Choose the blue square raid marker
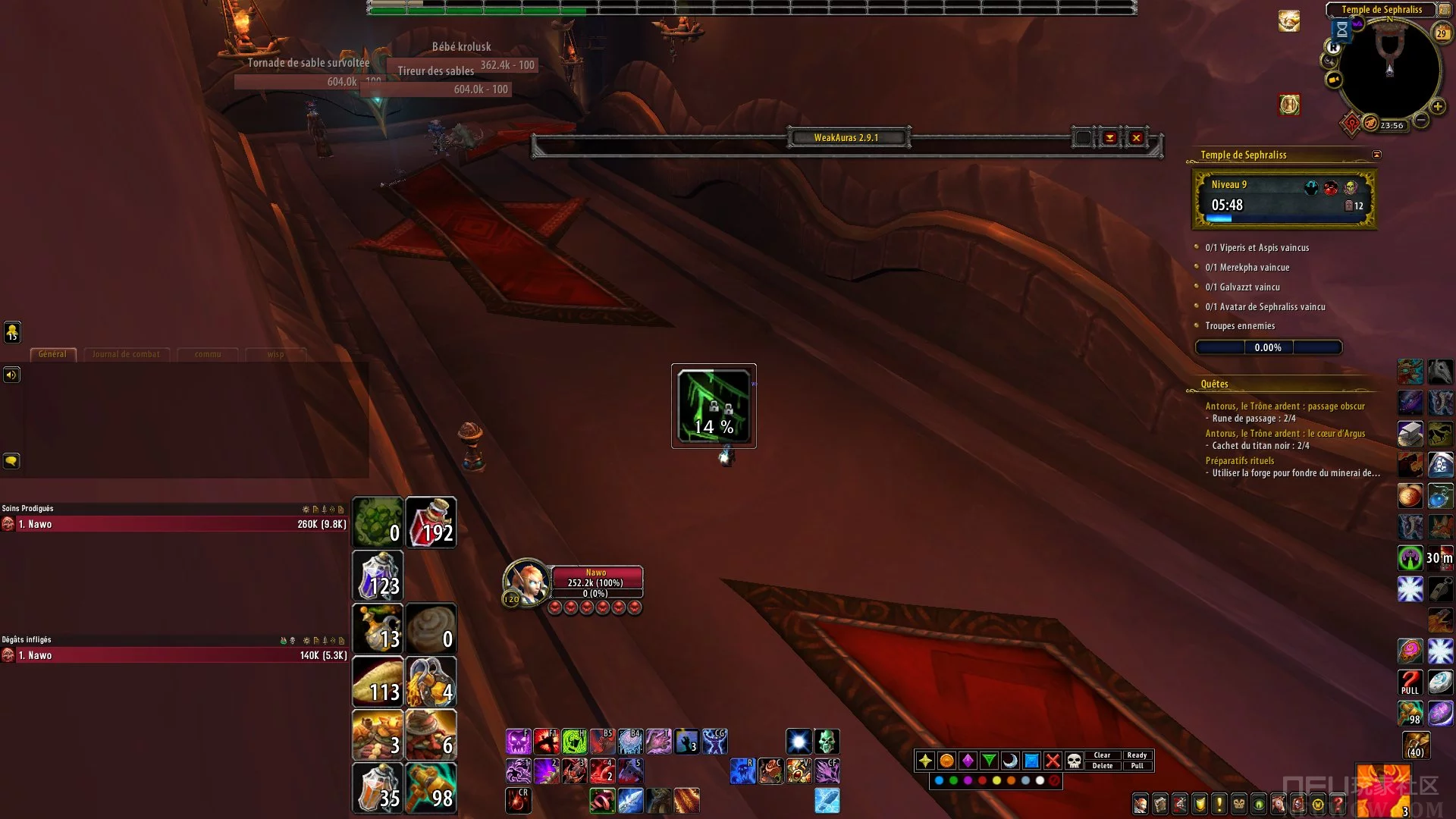The height and width of the screenshot is (819, 1456). 1031,761
